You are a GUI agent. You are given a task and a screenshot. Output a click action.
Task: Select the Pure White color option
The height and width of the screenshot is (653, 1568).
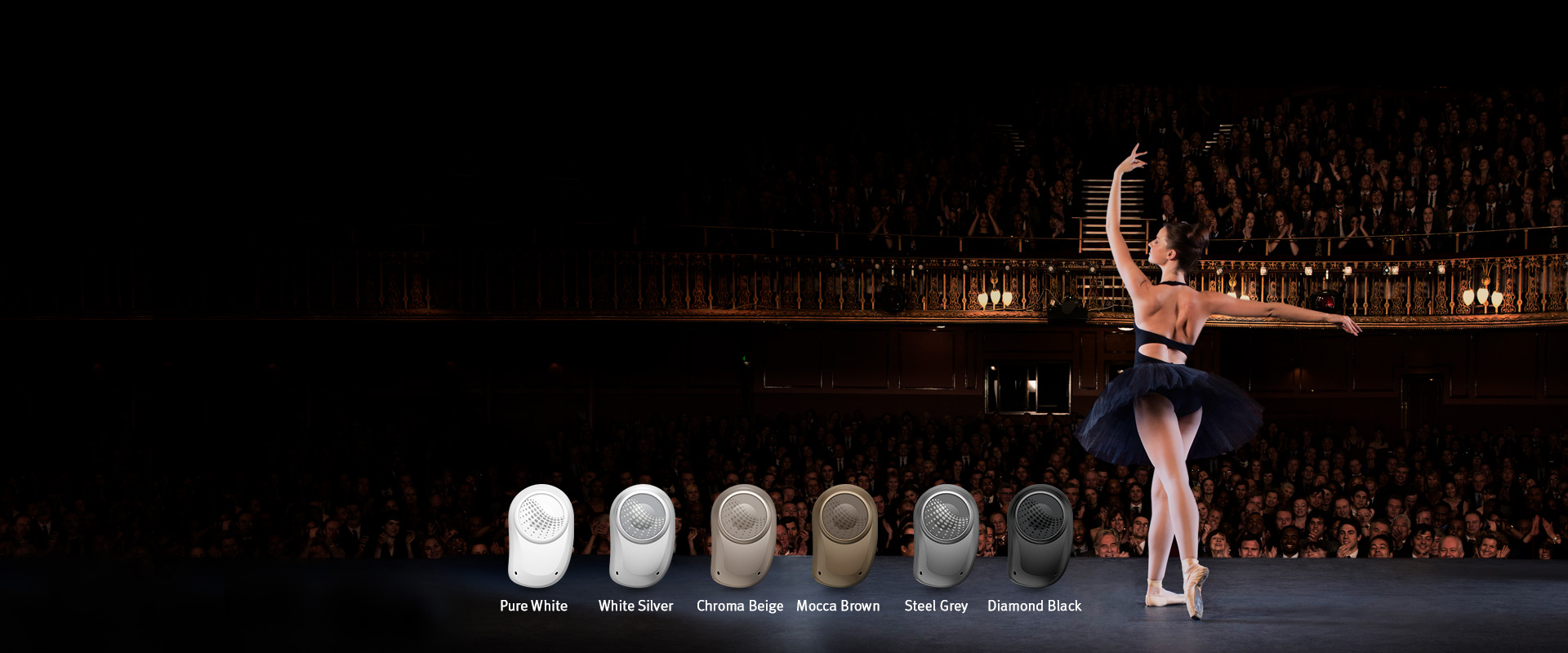[x=540, y=535]
